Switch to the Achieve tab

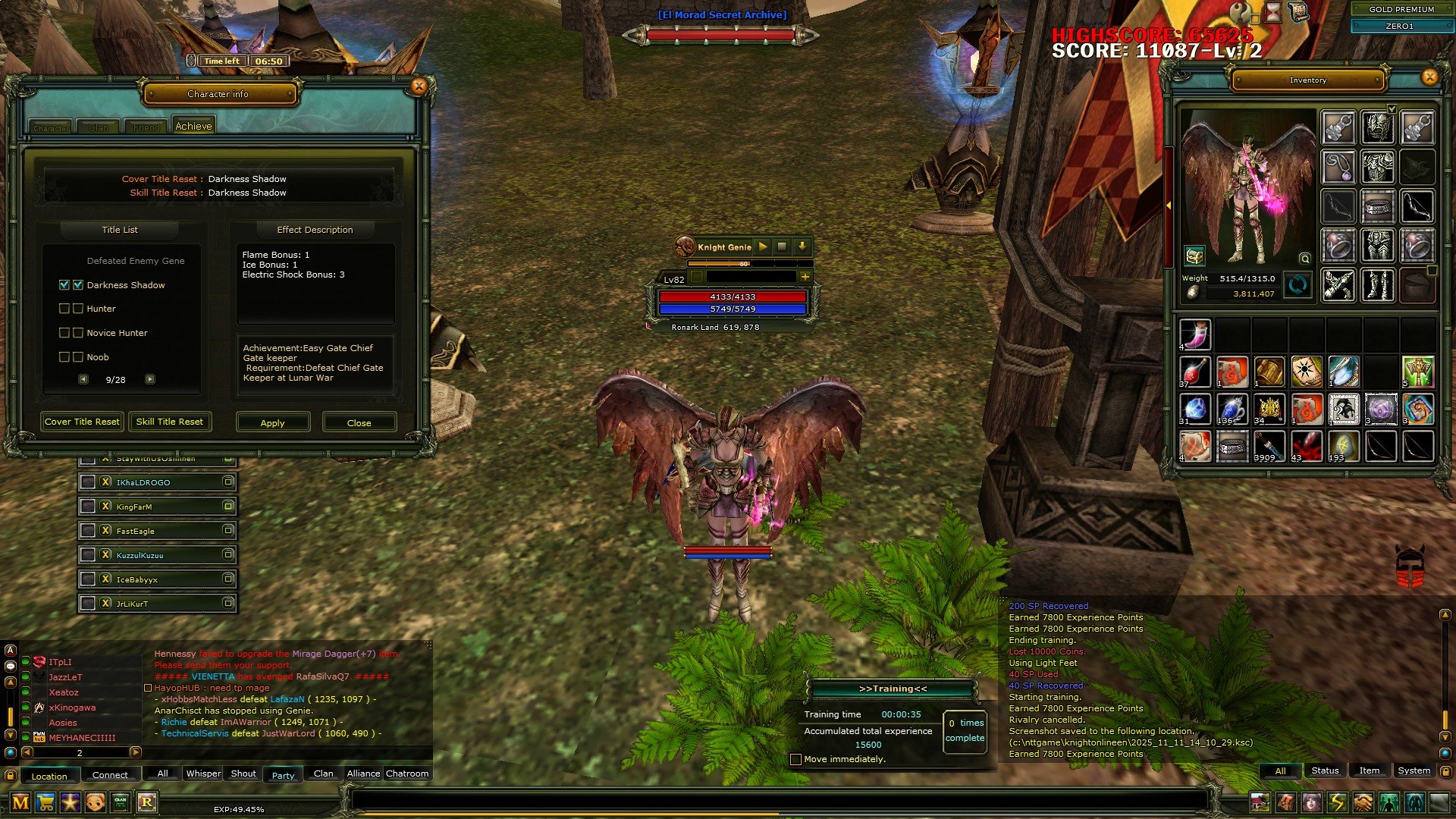coord(193,127)
